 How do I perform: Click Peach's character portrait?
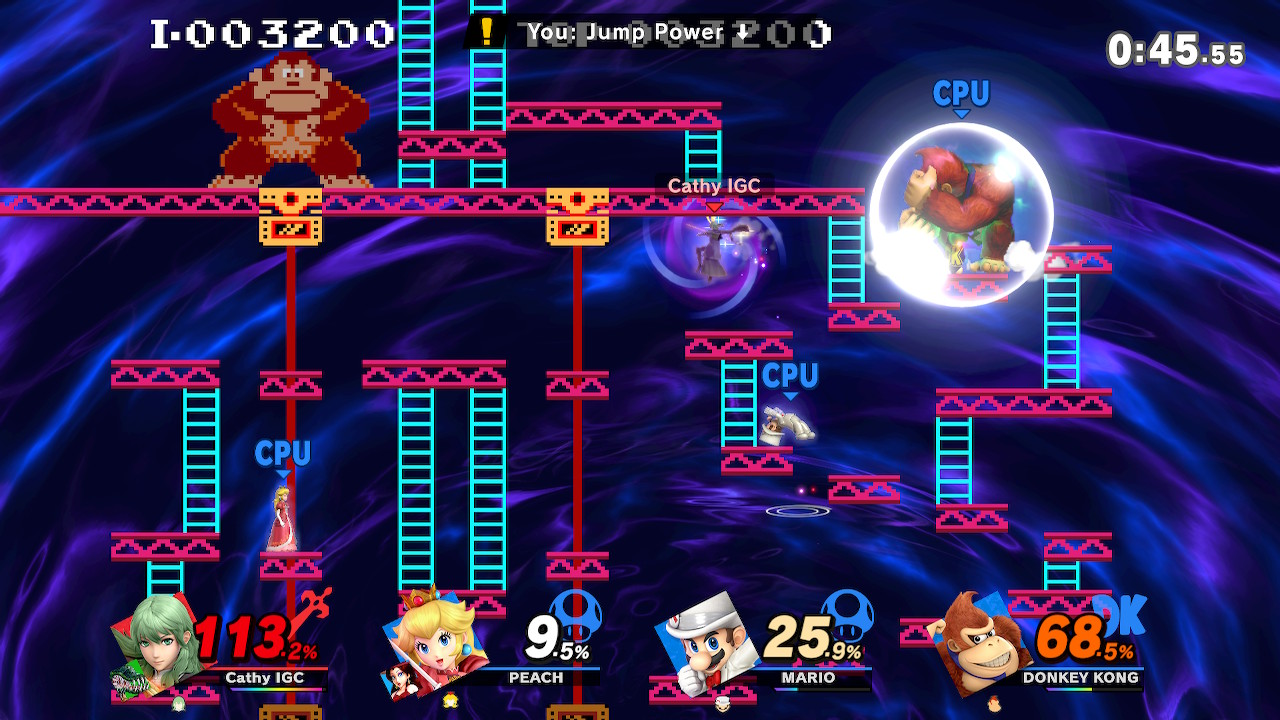pos(435,641)
